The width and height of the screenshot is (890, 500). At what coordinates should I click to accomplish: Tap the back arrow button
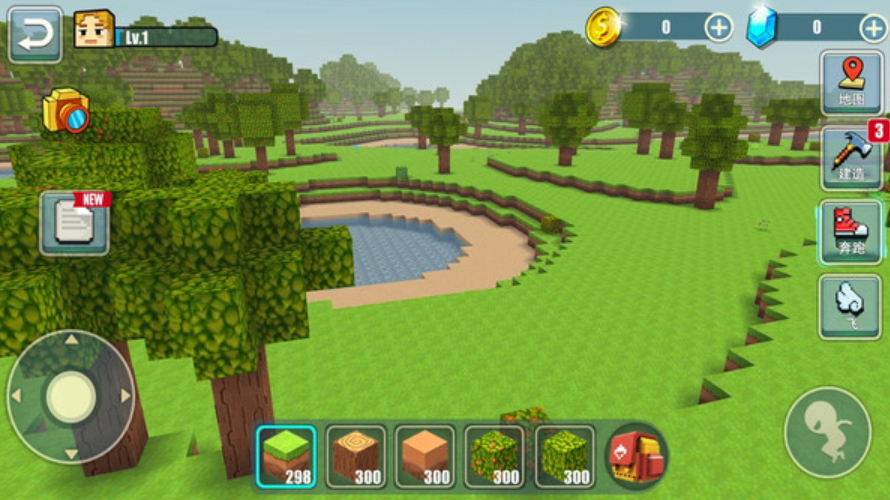click(x=35, y=34)
